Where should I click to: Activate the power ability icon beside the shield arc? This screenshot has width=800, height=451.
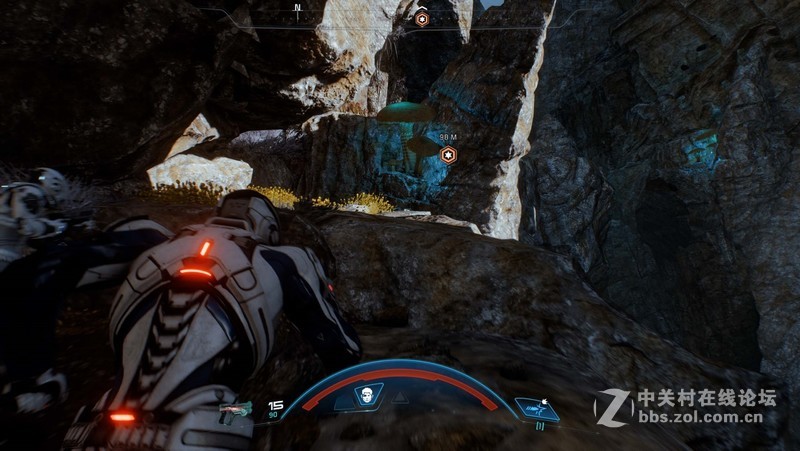[x=537, y=407]
